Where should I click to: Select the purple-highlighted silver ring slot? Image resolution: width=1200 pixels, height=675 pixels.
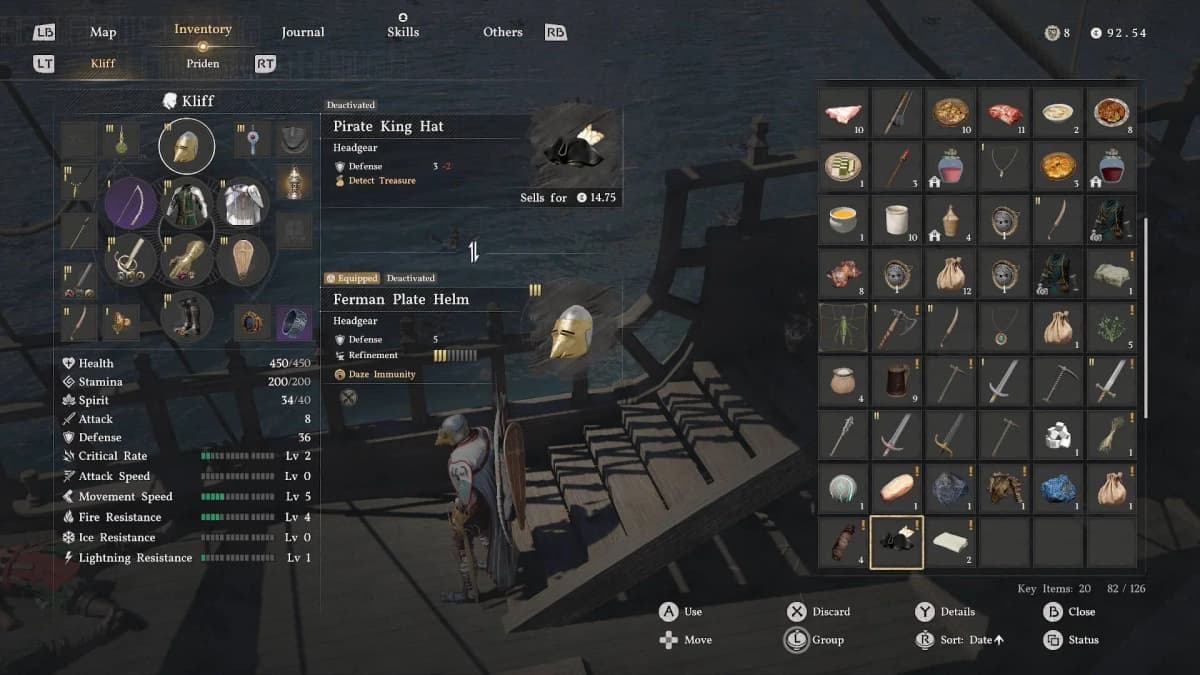(293, 322)
